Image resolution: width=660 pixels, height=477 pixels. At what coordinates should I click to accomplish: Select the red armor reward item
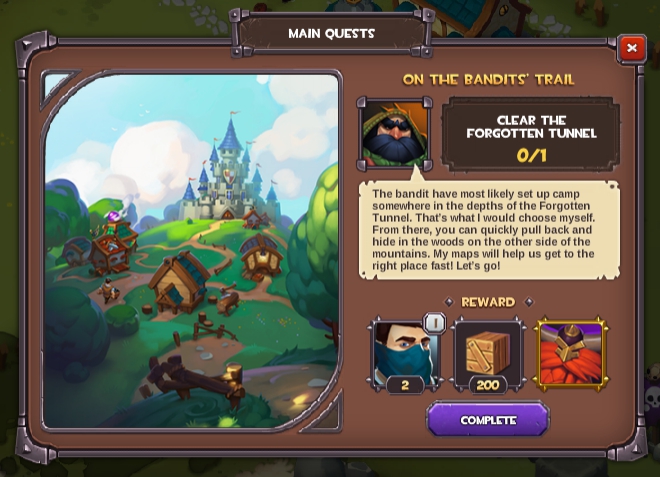click(571, 353)
